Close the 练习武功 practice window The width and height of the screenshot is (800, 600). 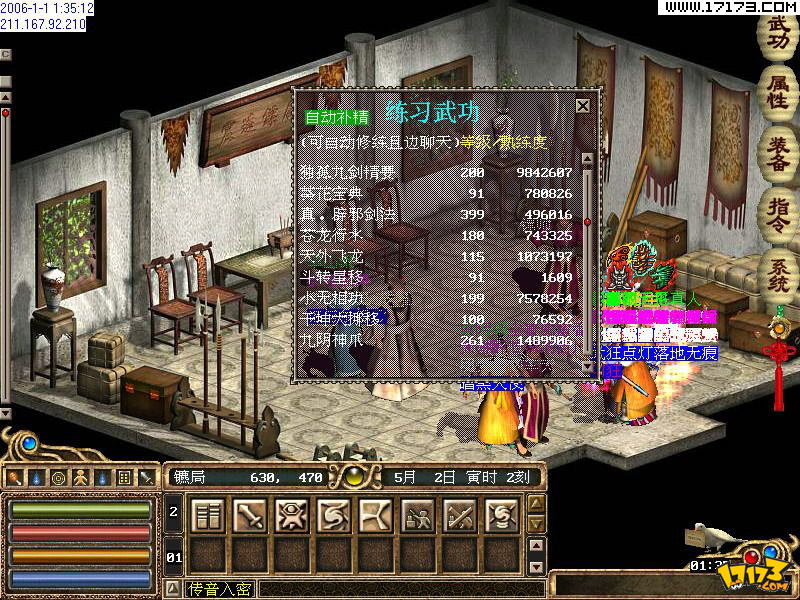(583, 104)
